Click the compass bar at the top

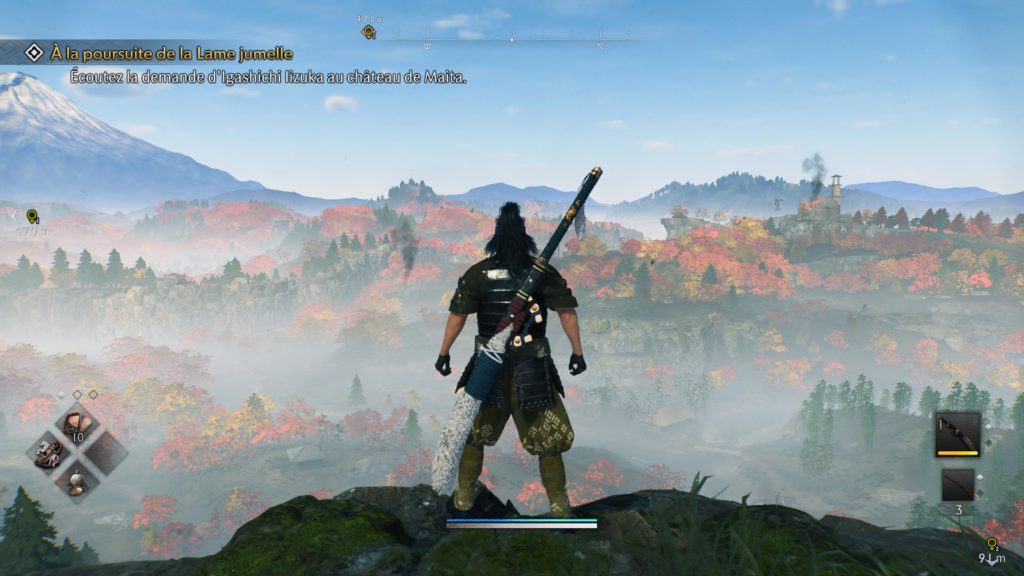512,40
